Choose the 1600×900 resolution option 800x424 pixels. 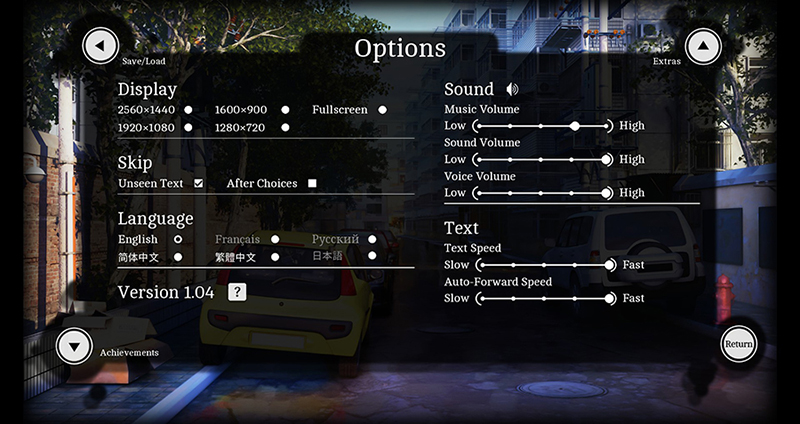point(285,110)
